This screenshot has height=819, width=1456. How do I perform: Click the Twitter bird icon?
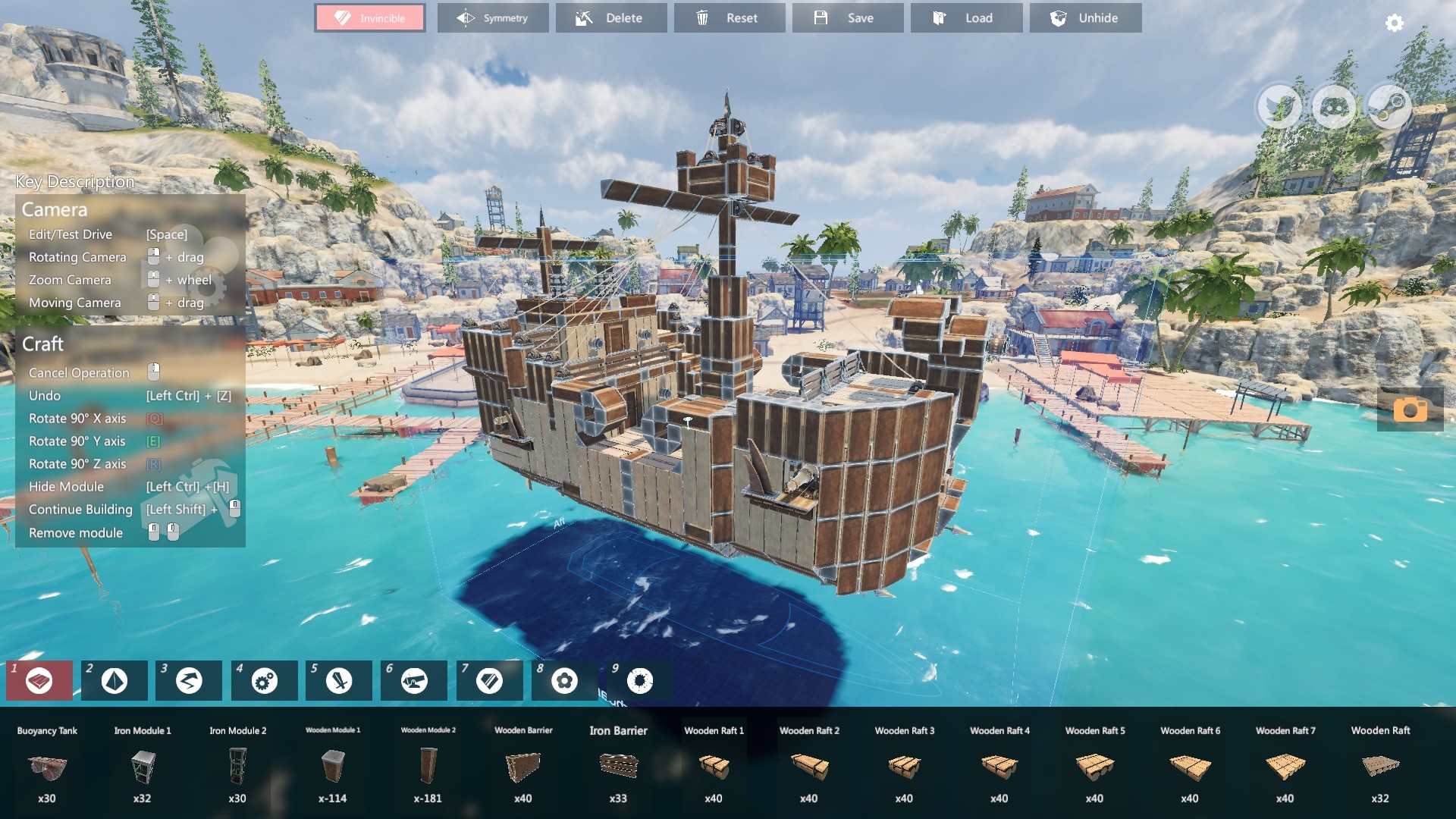(x=1279, y=107)
